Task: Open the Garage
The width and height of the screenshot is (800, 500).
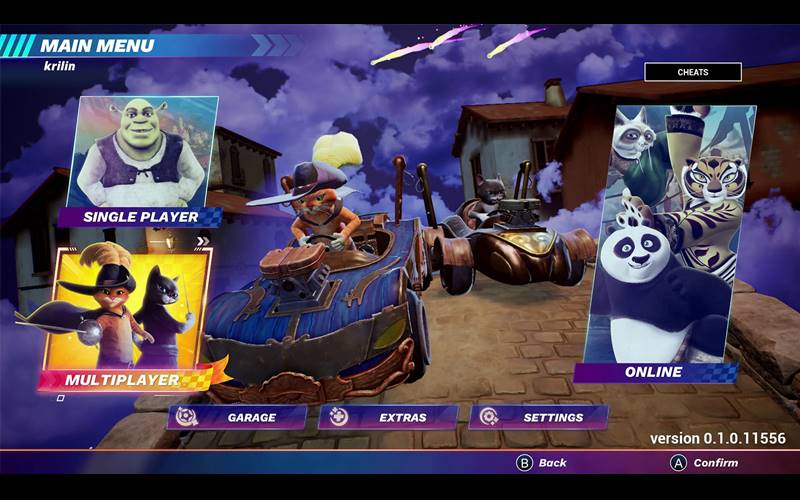Action: click(x=238, y=417)
